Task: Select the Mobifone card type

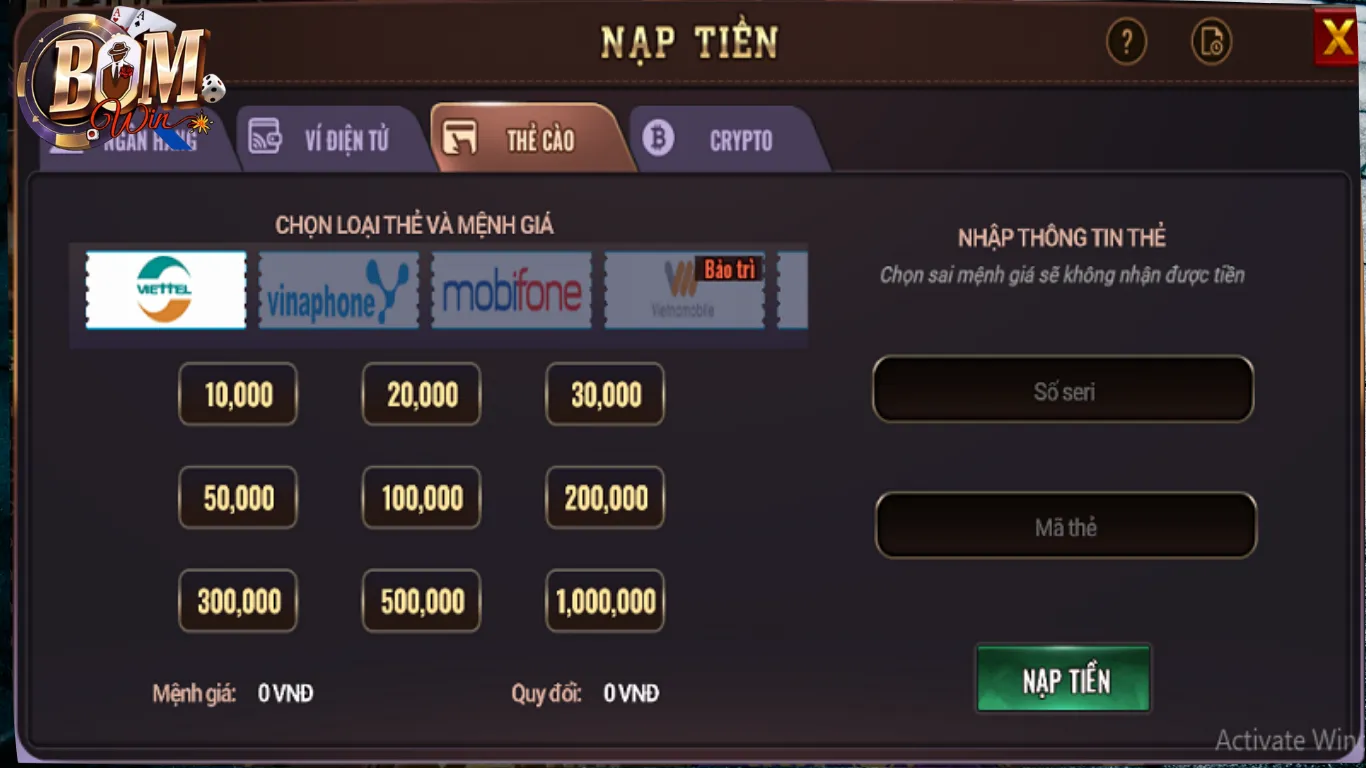Action: pyautogui.click(x=511, y=291)
